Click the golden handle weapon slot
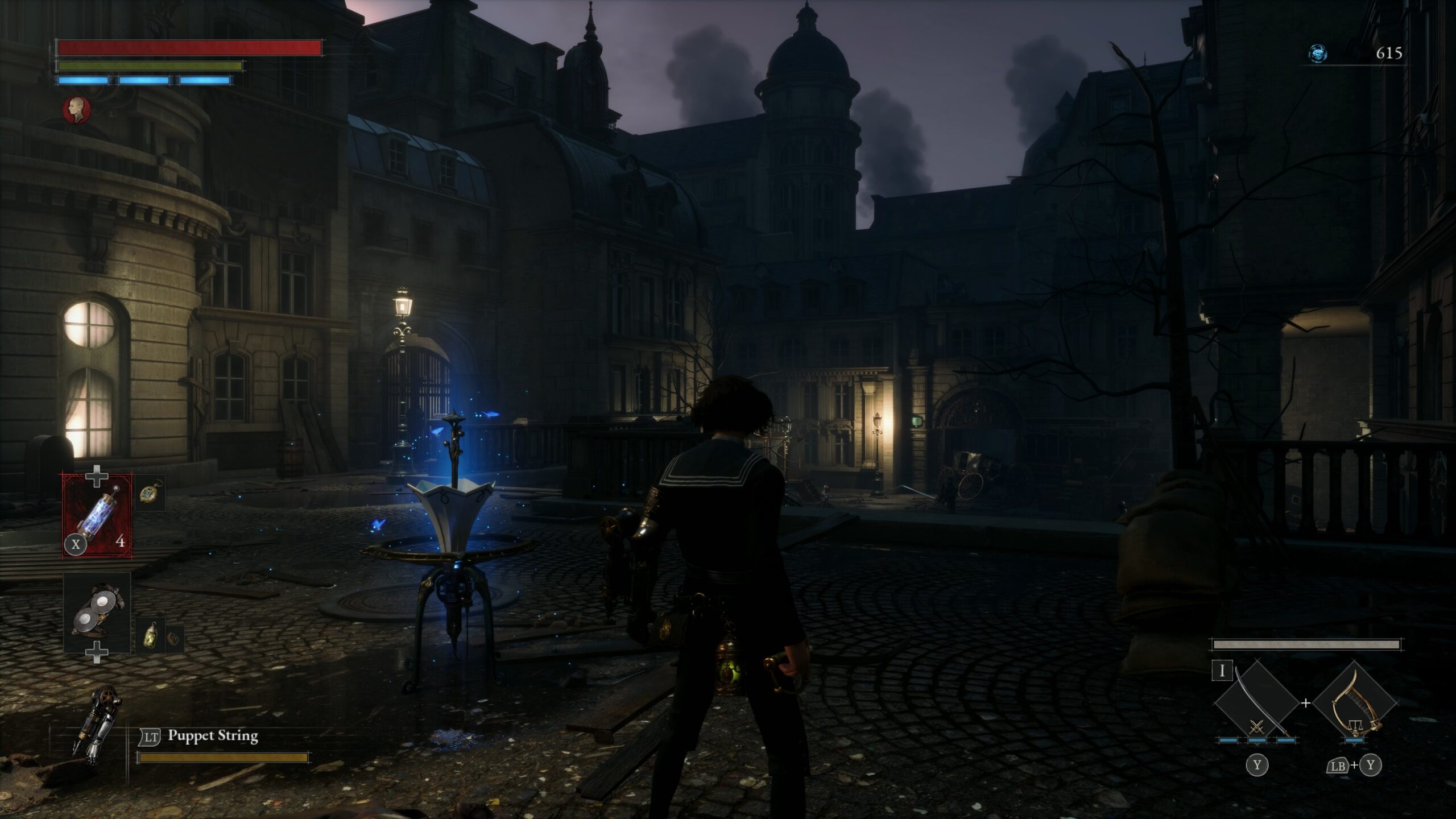 (1355, 704)
